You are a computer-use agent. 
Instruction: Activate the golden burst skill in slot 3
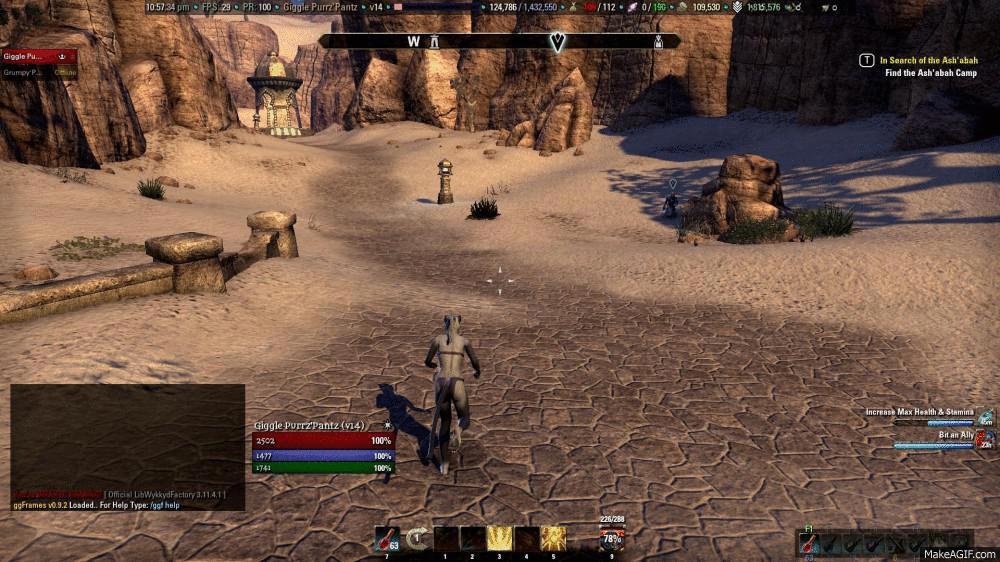point(499,539)
